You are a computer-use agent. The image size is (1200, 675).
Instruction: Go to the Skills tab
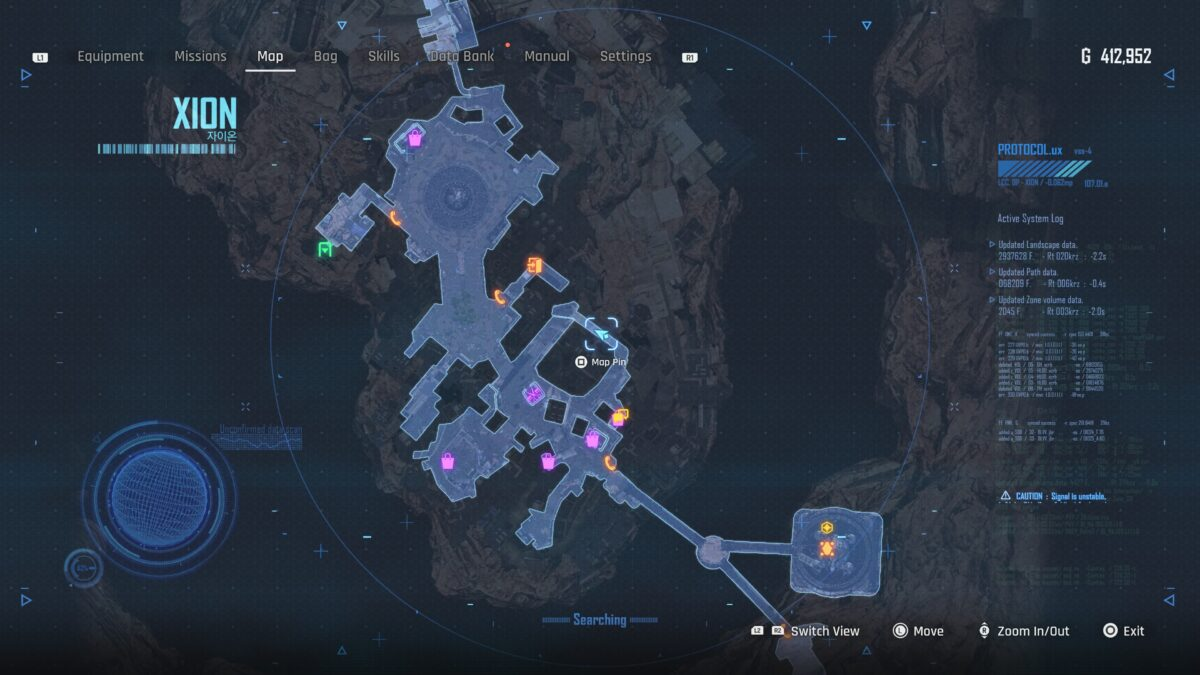tap(384, 57)
